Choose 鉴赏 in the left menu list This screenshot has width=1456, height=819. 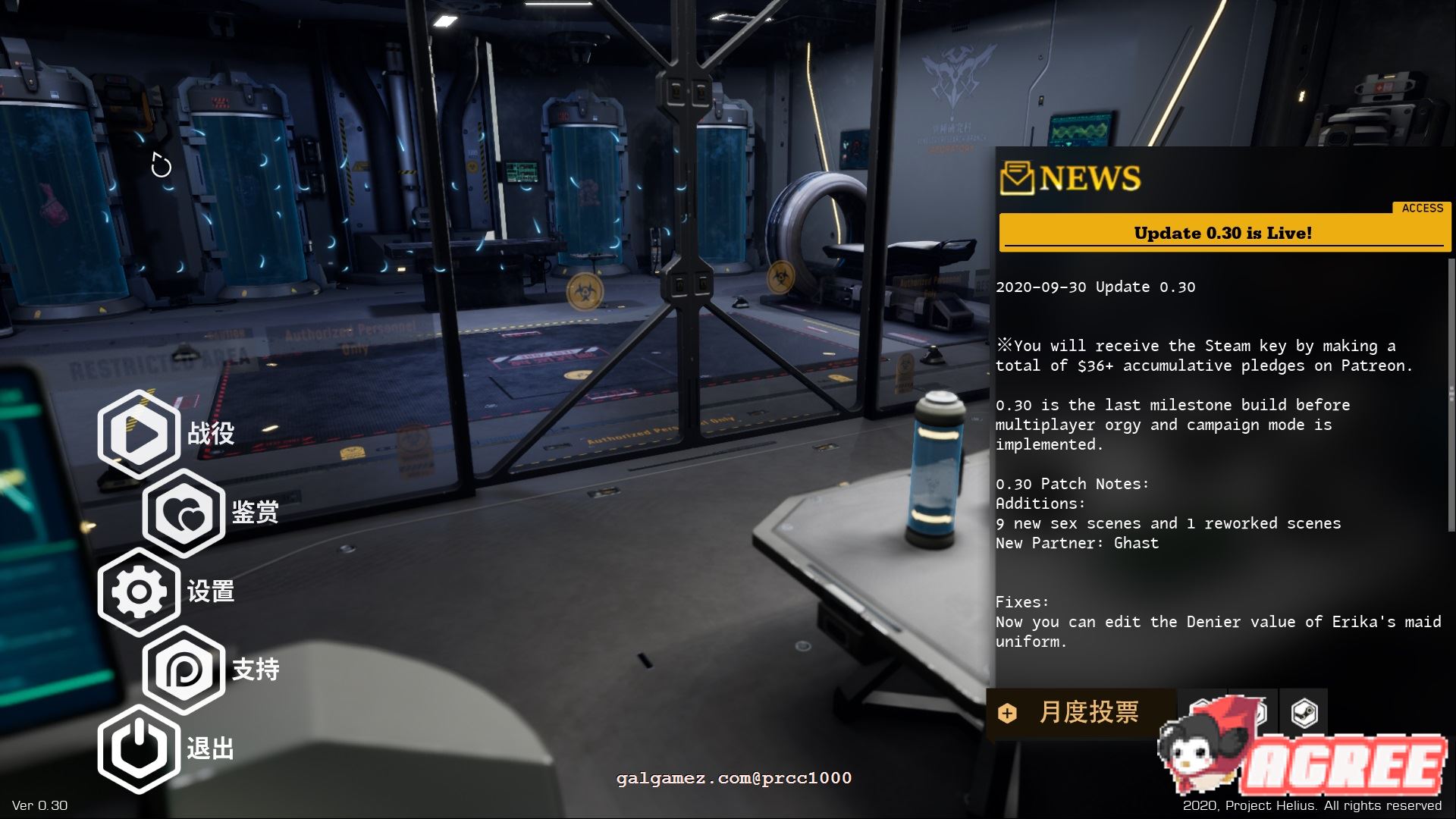coord(256,515)
